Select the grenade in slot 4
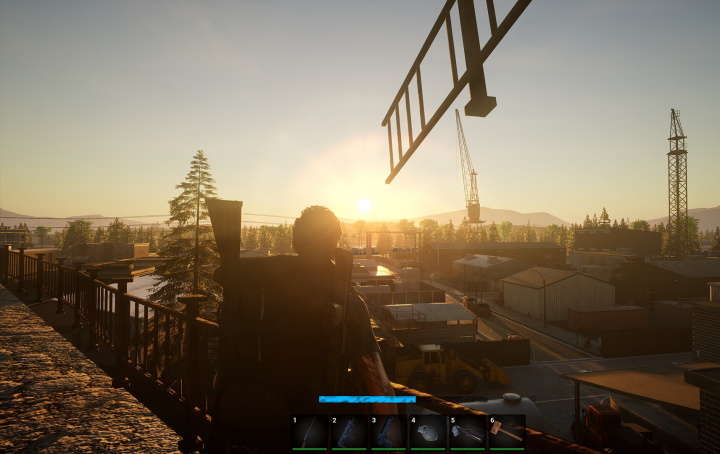The image size is (720, 454). click(427, 432)
